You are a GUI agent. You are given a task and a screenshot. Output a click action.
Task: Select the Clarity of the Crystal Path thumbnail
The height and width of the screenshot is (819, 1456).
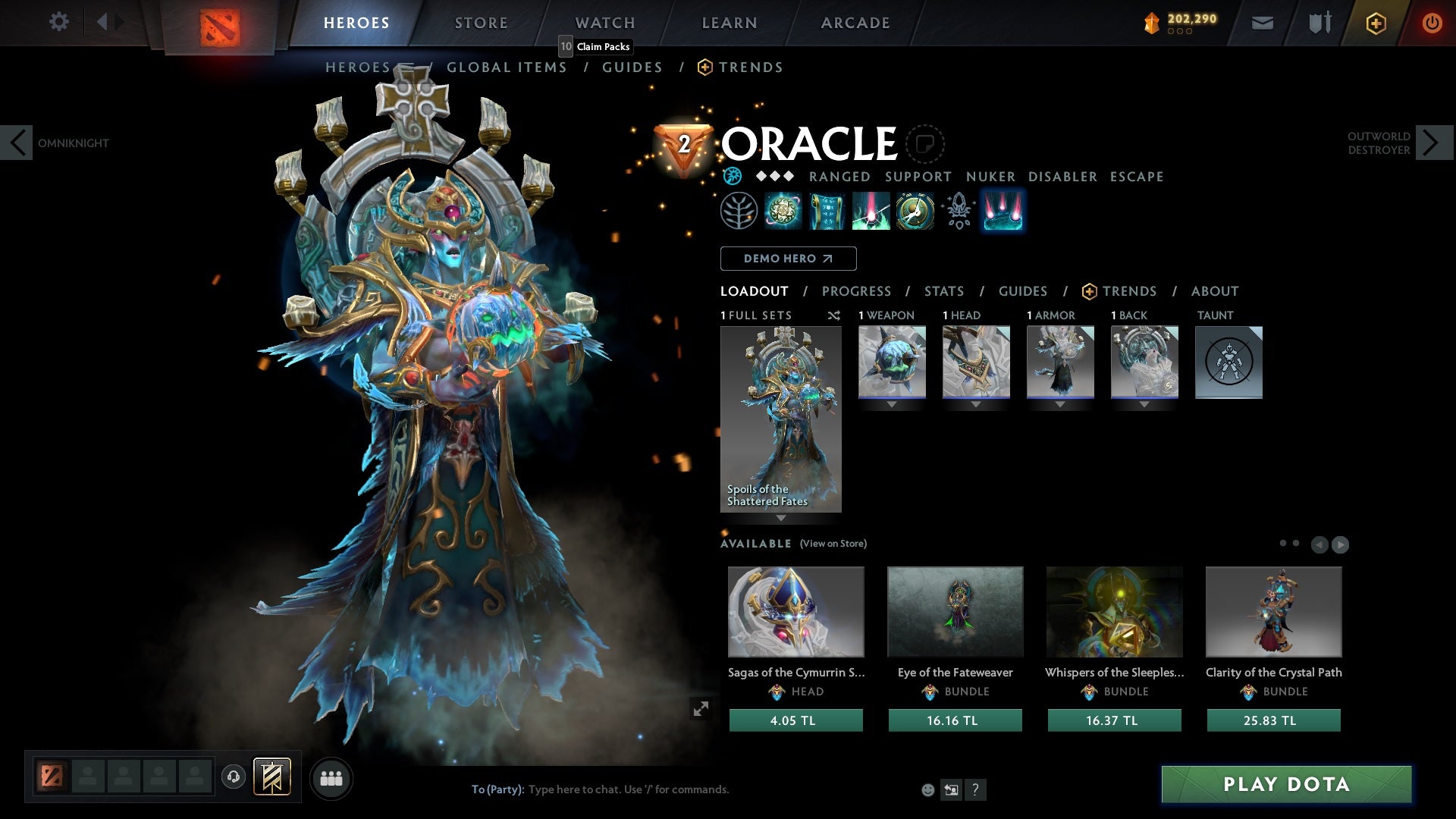click(x=1273, y=611)
